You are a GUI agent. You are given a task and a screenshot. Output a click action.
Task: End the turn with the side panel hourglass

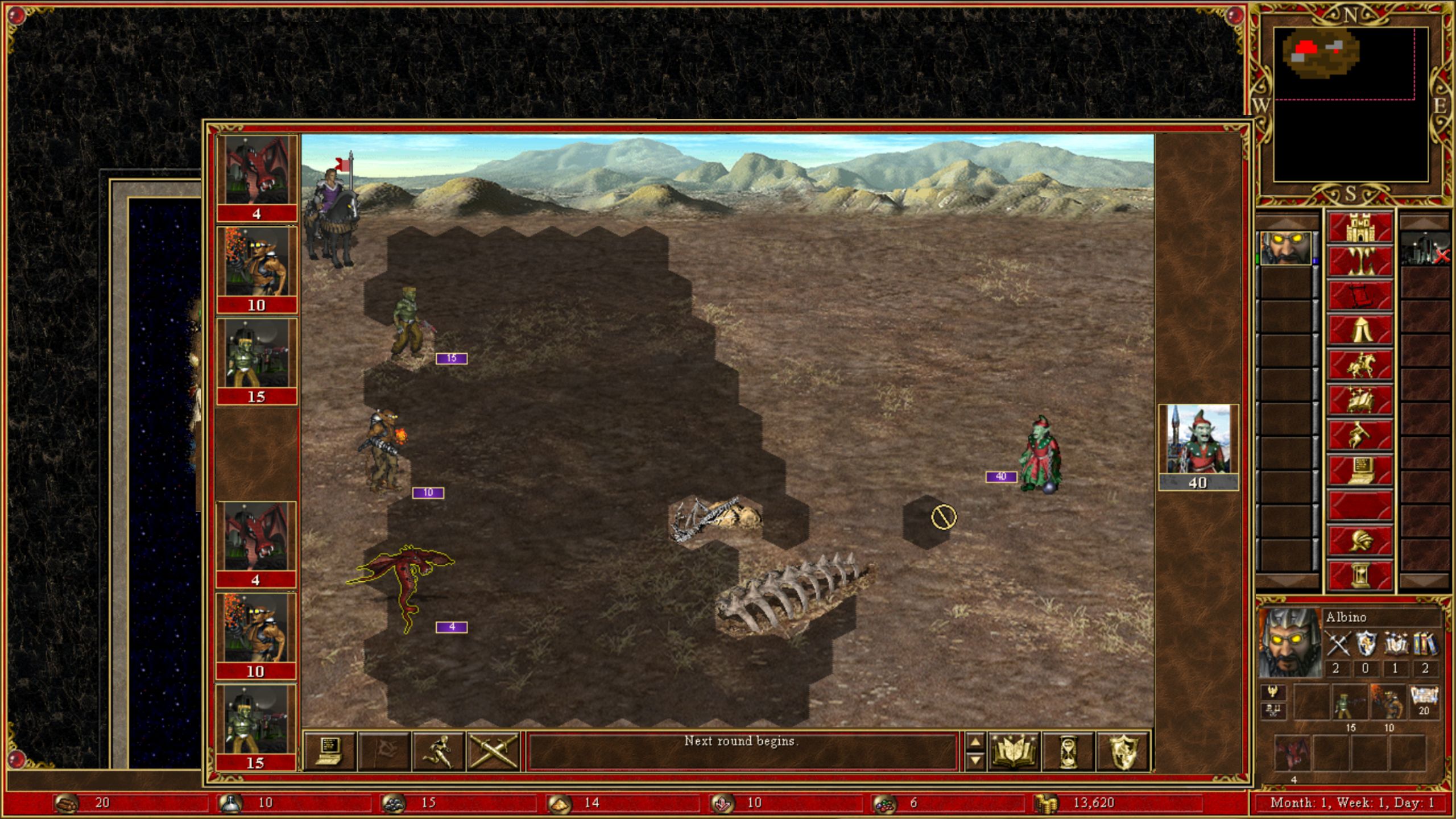[x=1359, y=575]
